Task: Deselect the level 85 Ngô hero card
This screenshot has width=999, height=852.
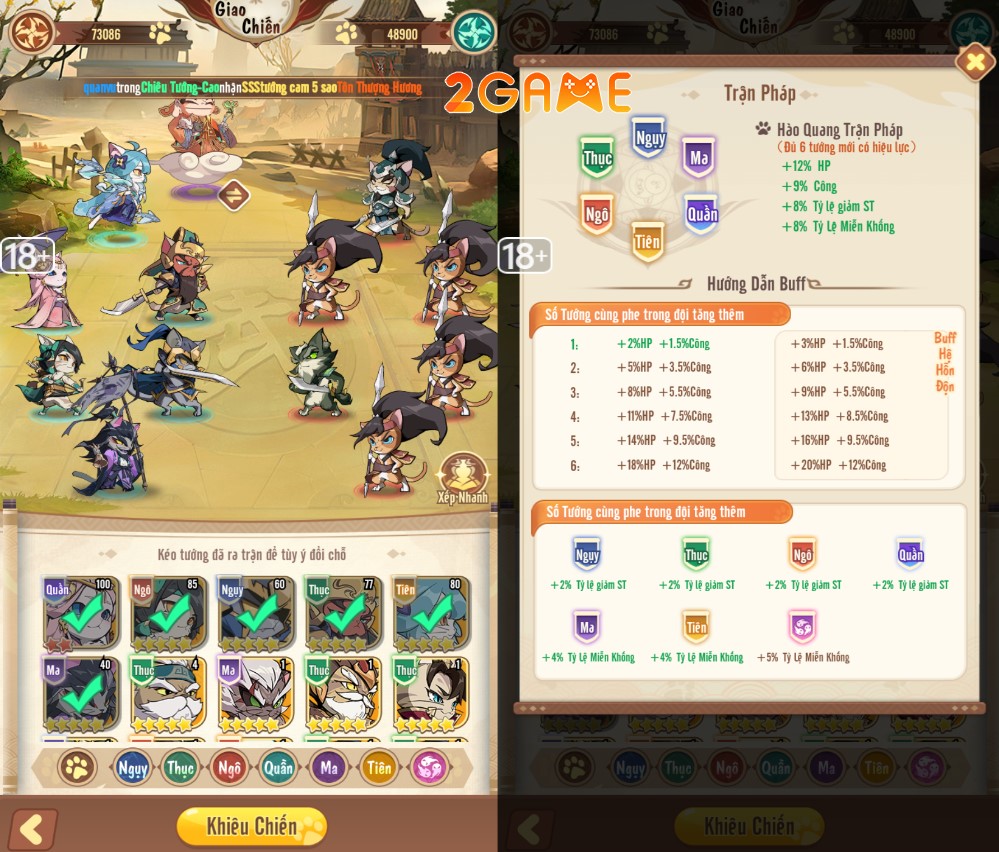Action: tap(167, 614)
